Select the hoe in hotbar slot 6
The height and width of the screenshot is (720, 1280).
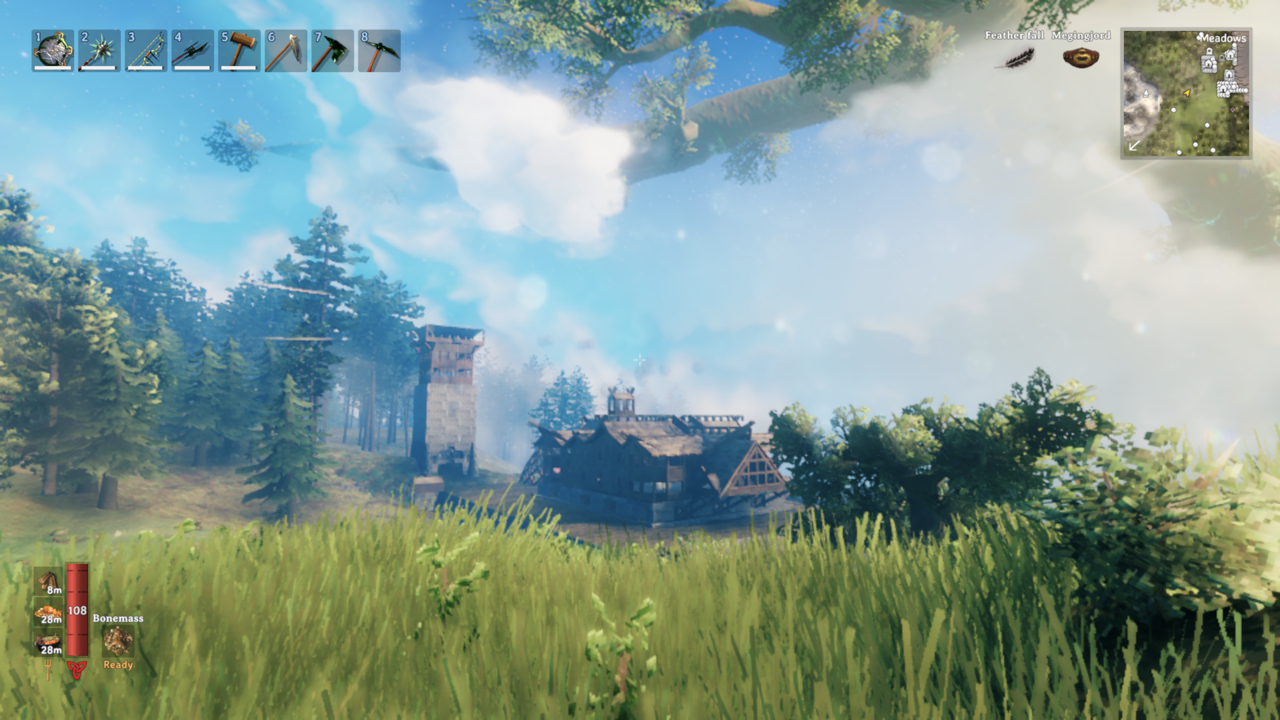pos(286,51)
